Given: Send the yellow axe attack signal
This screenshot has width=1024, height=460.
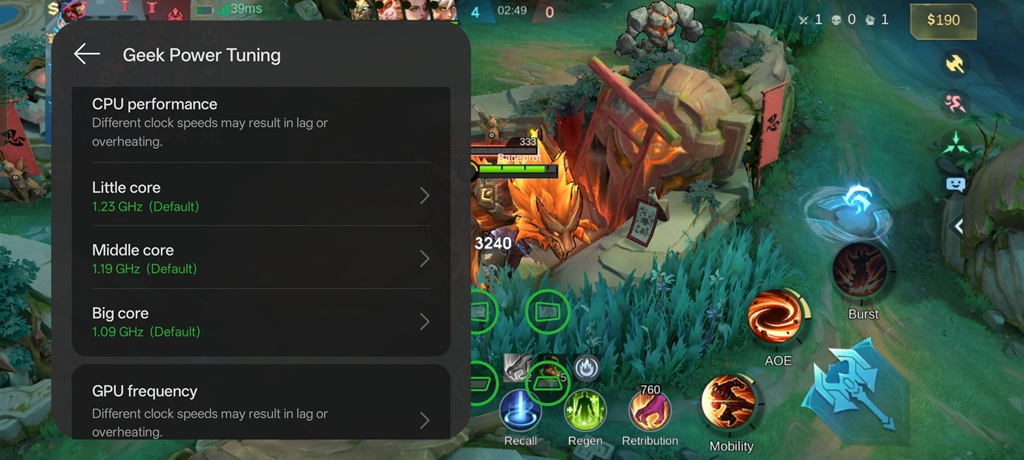Looking at the screenshot, I should click(x=955, y=63).
